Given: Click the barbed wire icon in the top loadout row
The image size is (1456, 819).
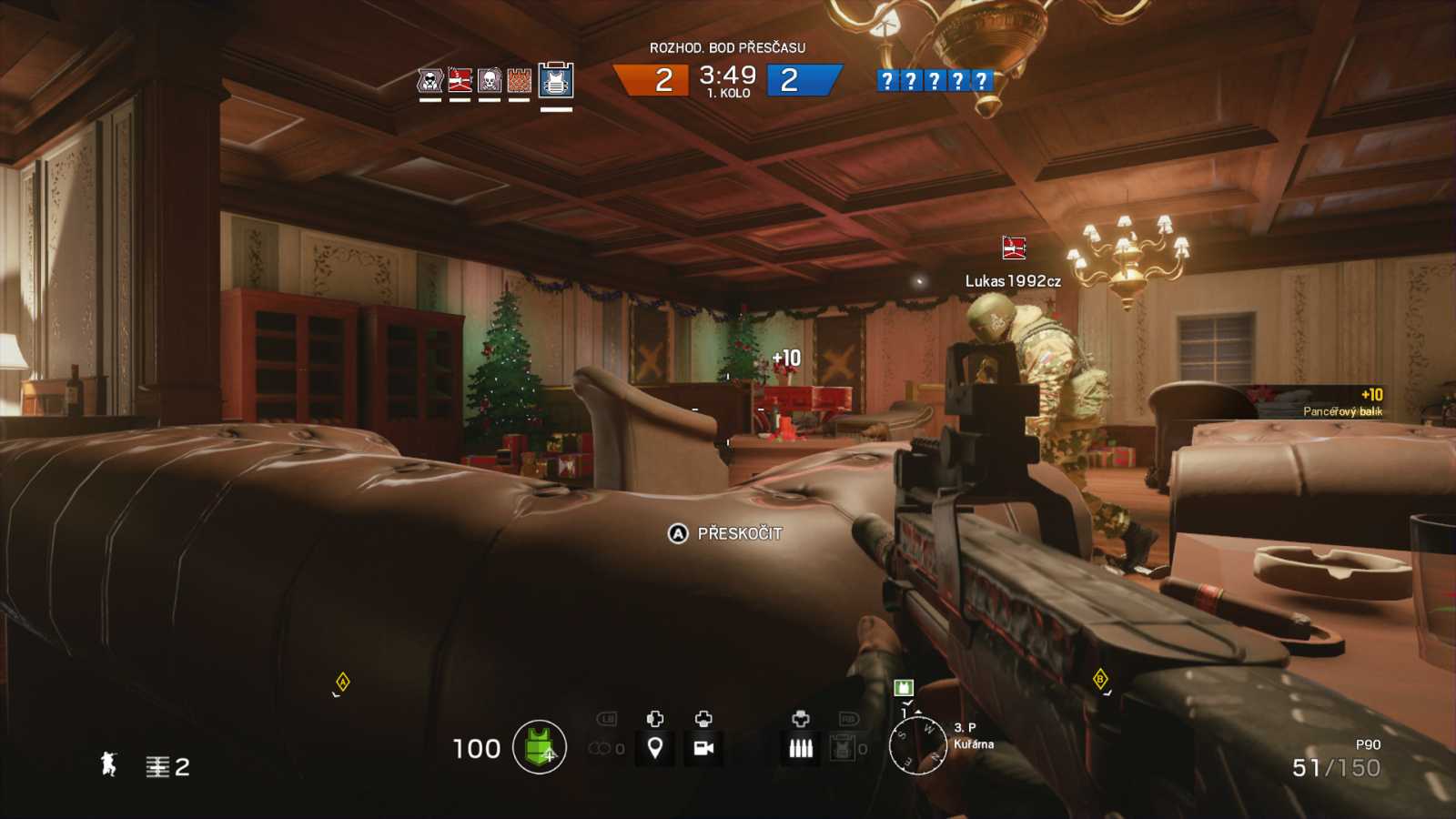Looking at the screenshot, I should (x=519, y=80).
